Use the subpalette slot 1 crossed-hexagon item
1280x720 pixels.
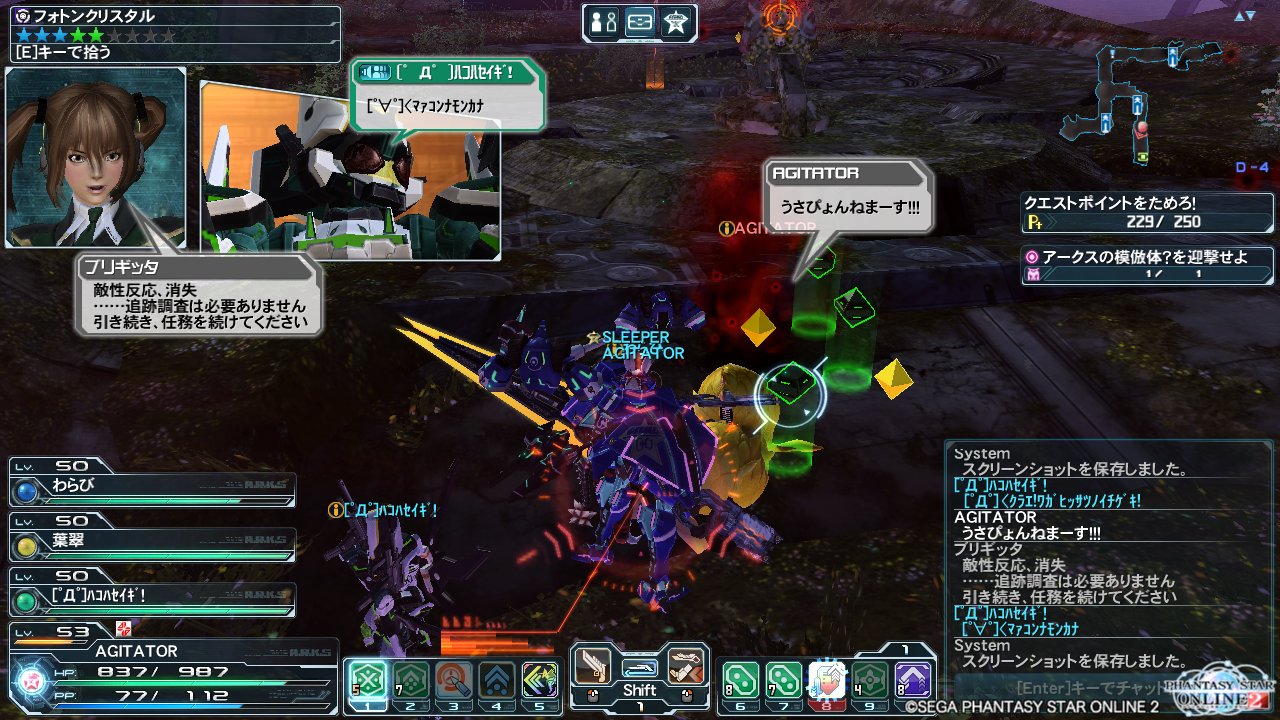(368, 680)
